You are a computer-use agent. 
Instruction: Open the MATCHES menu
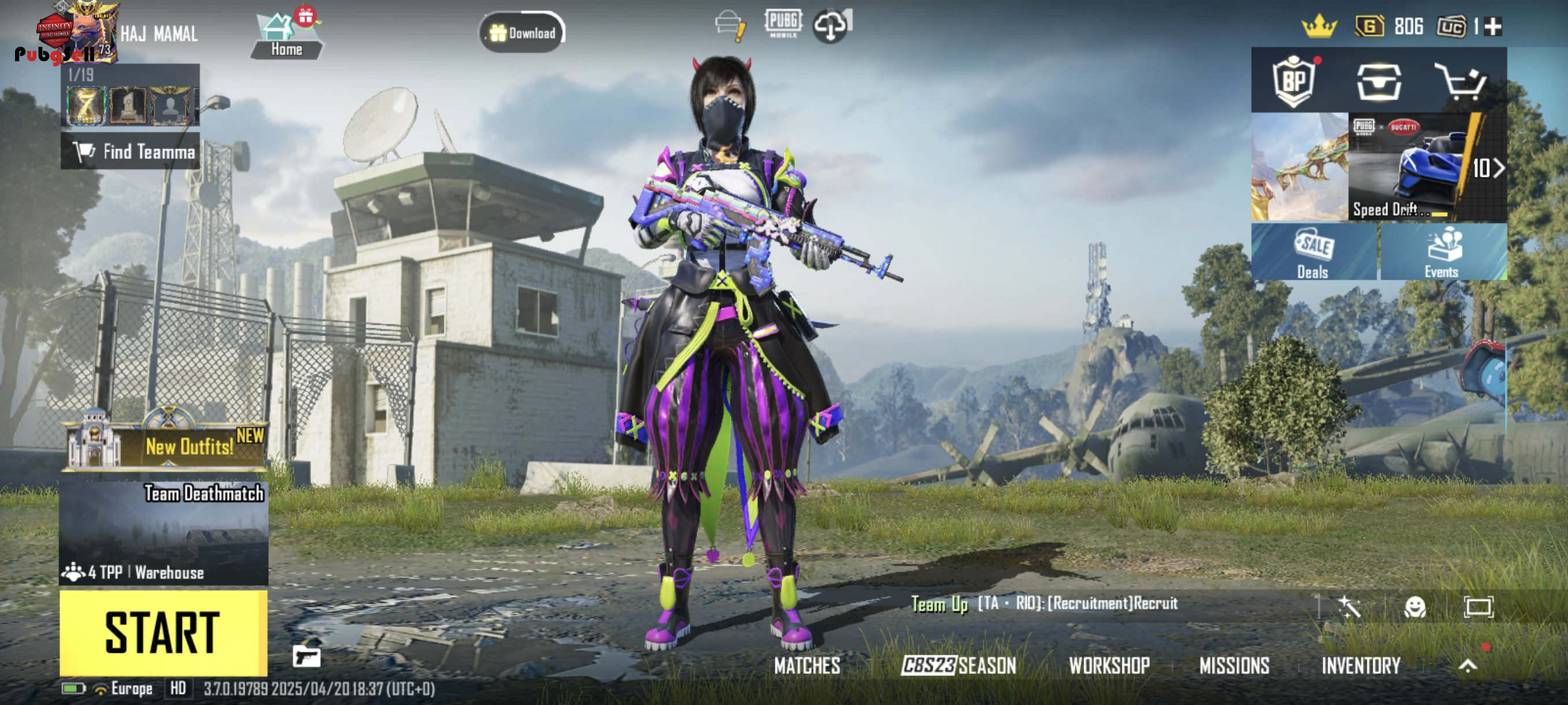pos(807,666)
